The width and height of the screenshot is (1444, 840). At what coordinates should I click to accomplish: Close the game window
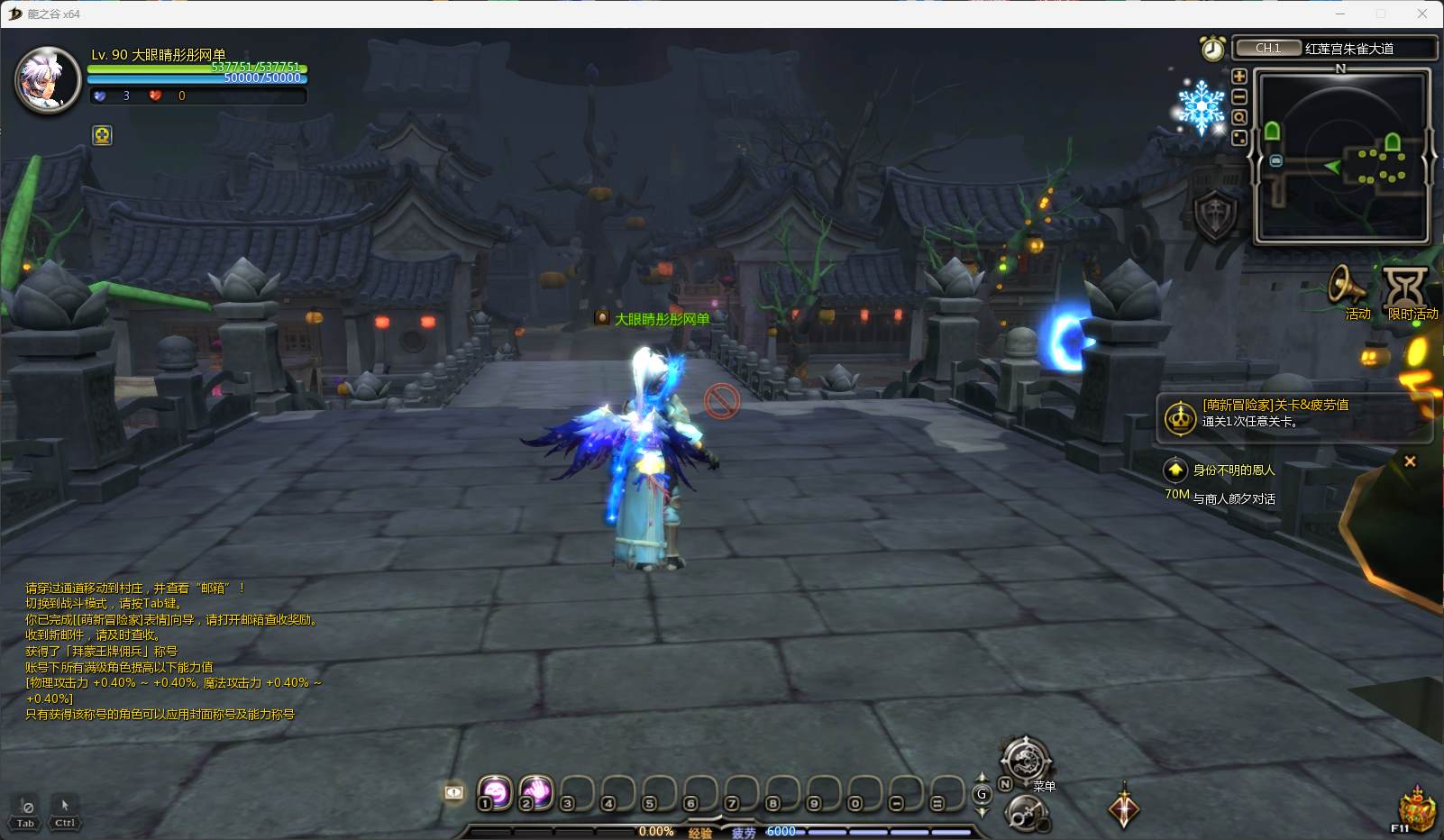1421,14
